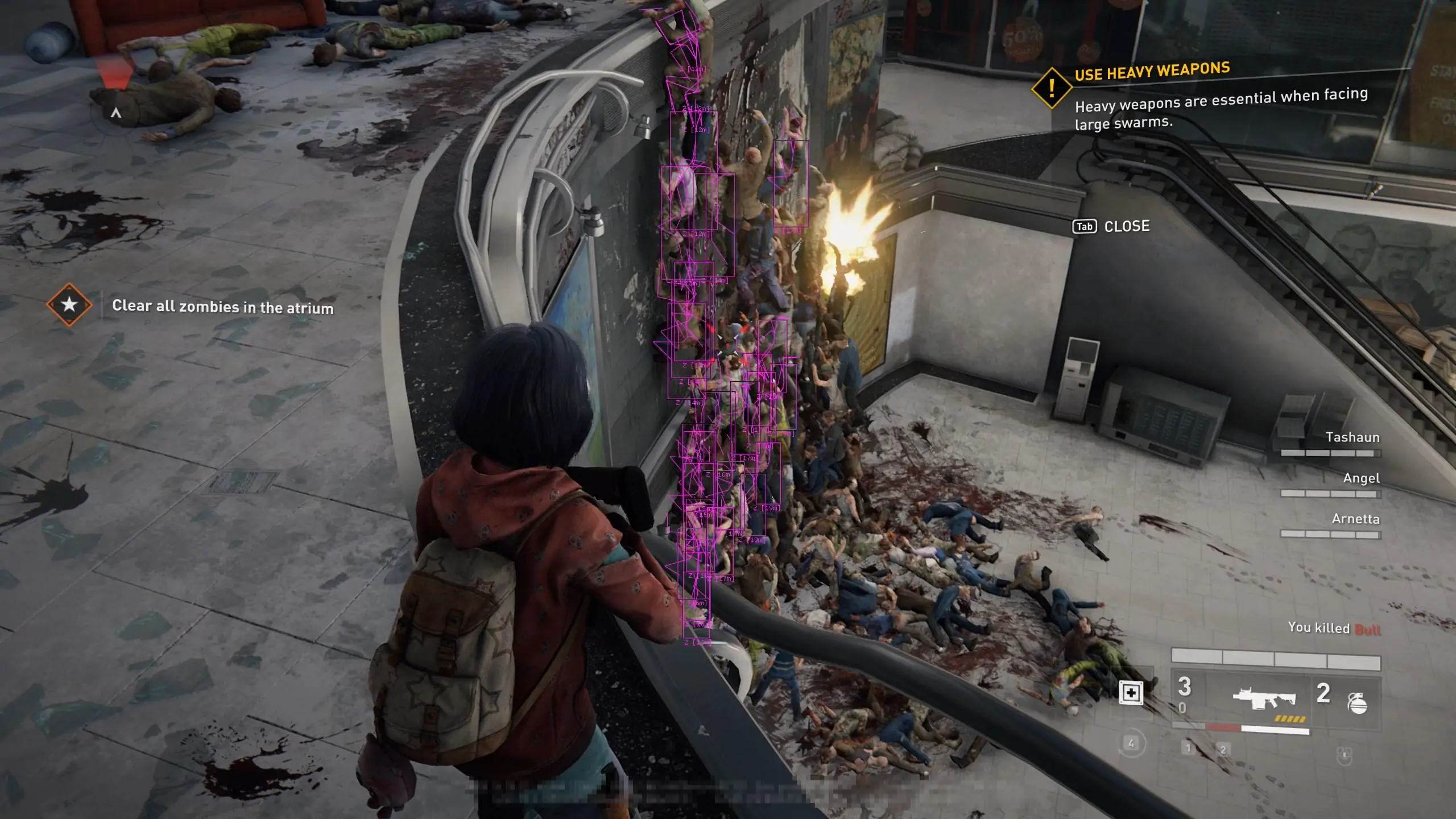Viewport: 1456px width, 819px height.
Task: Select teammate Angel in the squad list
Action: coord(1360,478)
